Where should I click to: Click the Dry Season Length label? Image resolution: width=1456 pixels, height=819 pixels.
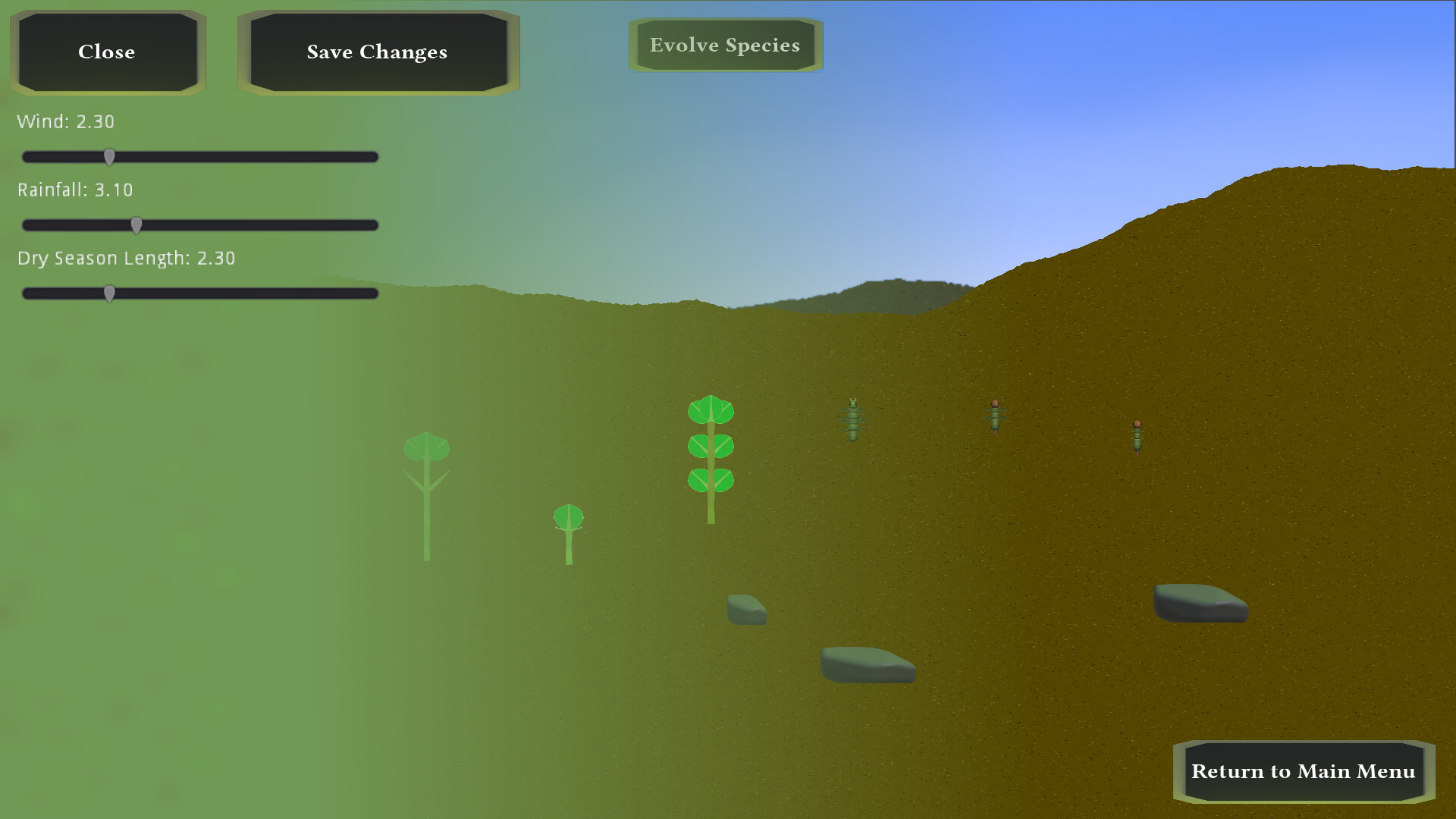click(126, 258)
